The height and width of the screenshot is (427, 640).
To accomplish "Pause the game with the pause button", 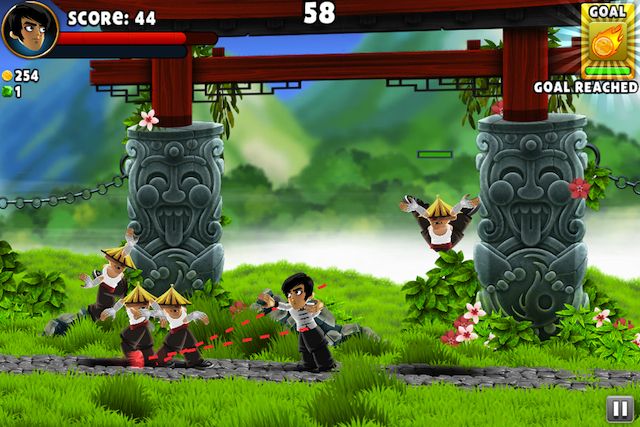I will tap(619, 407).
